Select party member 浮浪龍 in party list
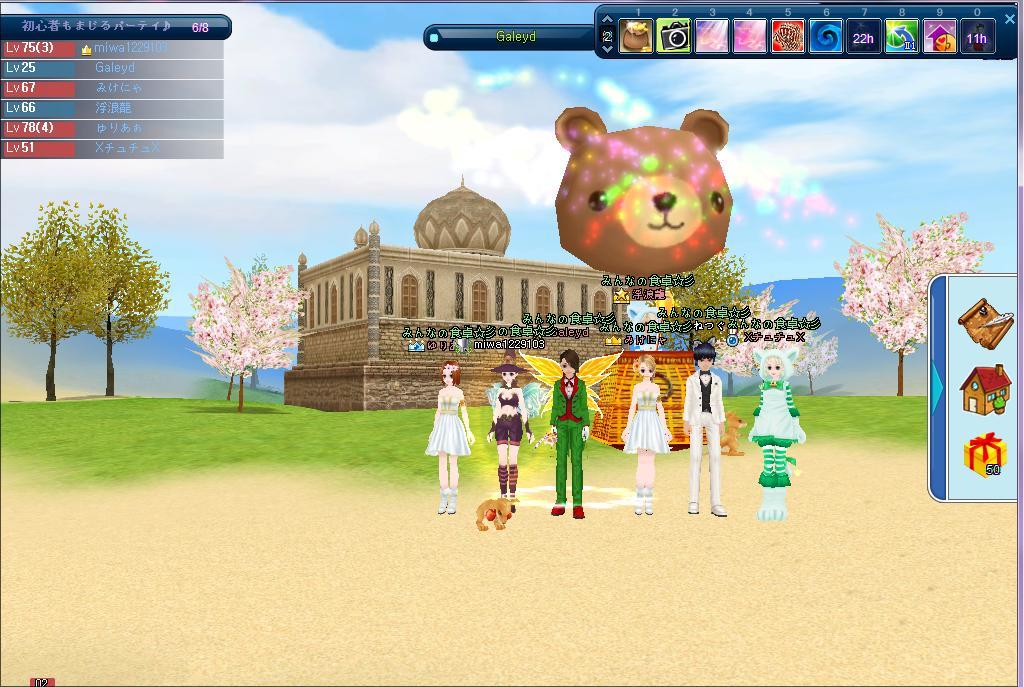The width and height of the screenshot is (1024, 687). (x=112, y=108)
